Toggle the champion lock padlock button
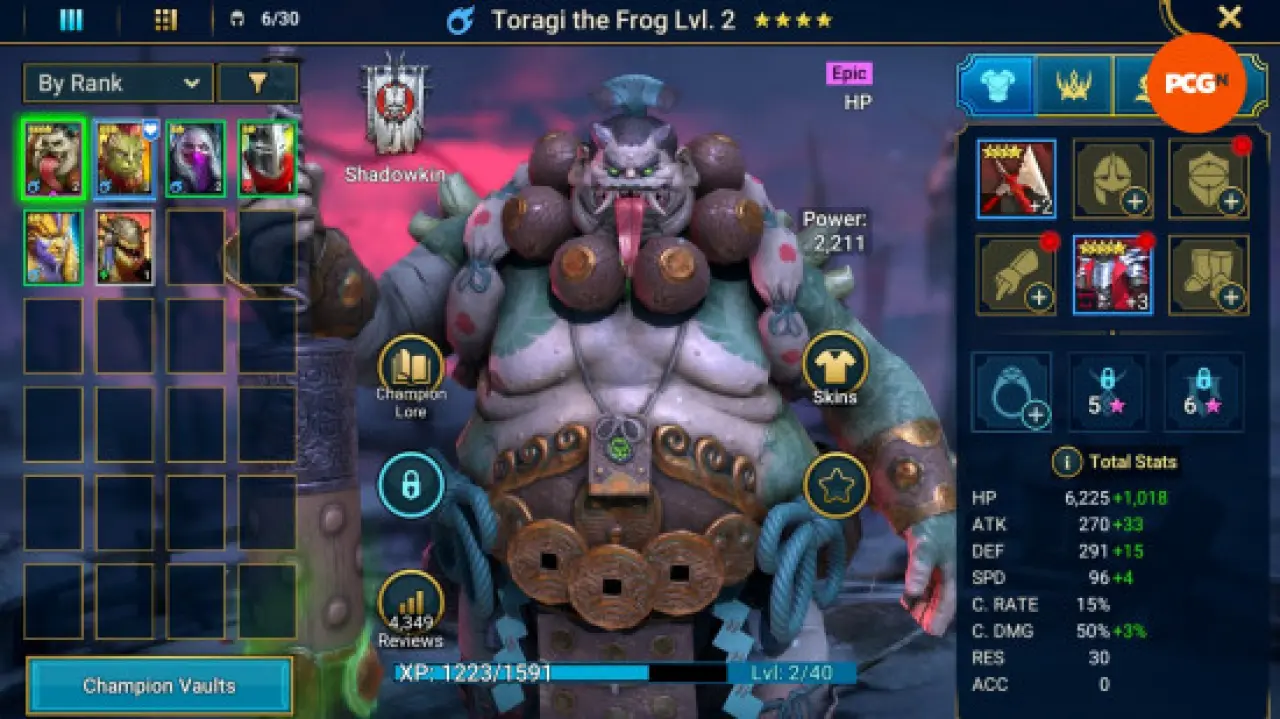Screen dimensions: 1280x719 coord(410,485)
